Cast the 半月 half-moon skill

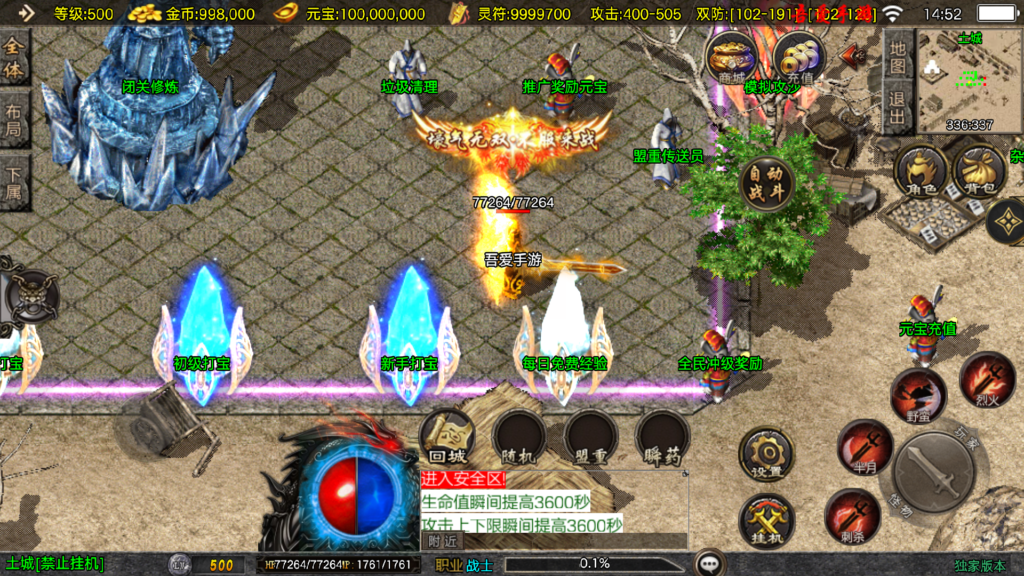865,447
